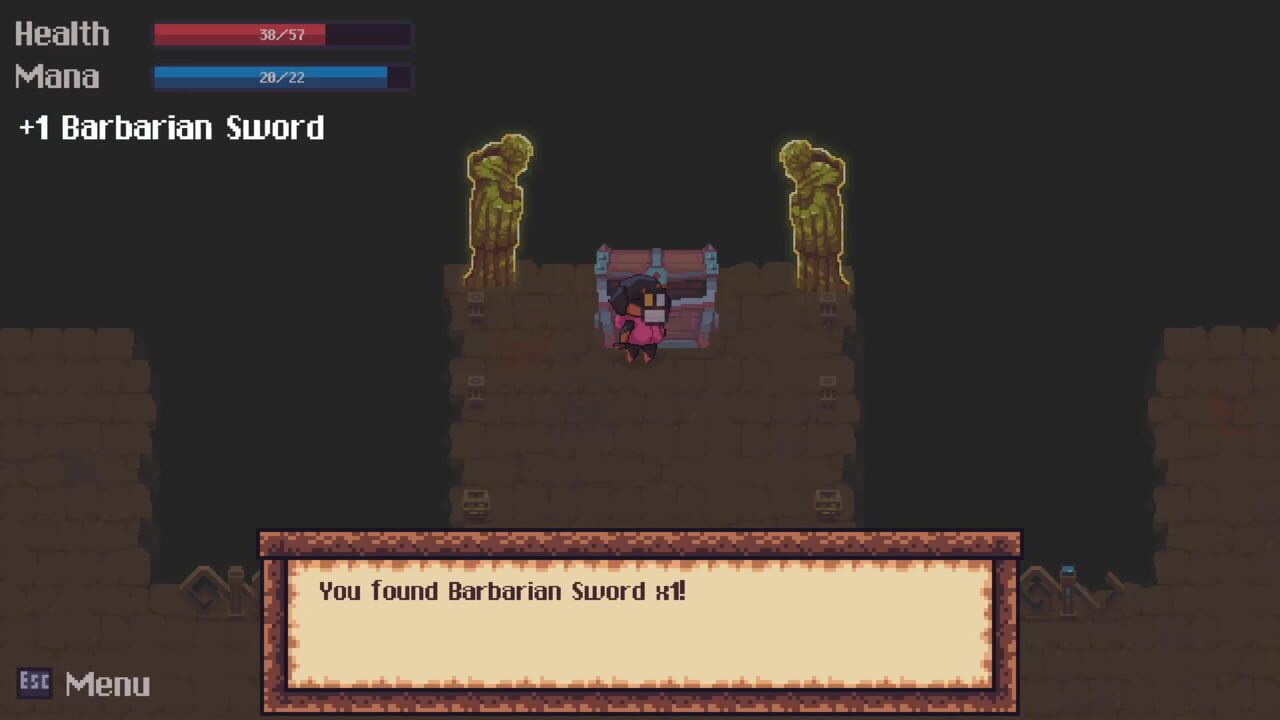Click the text You found Barbarian Sword x1
Image resolution: width=1280 pixels, height=720 pixels.
pos(502,591)
